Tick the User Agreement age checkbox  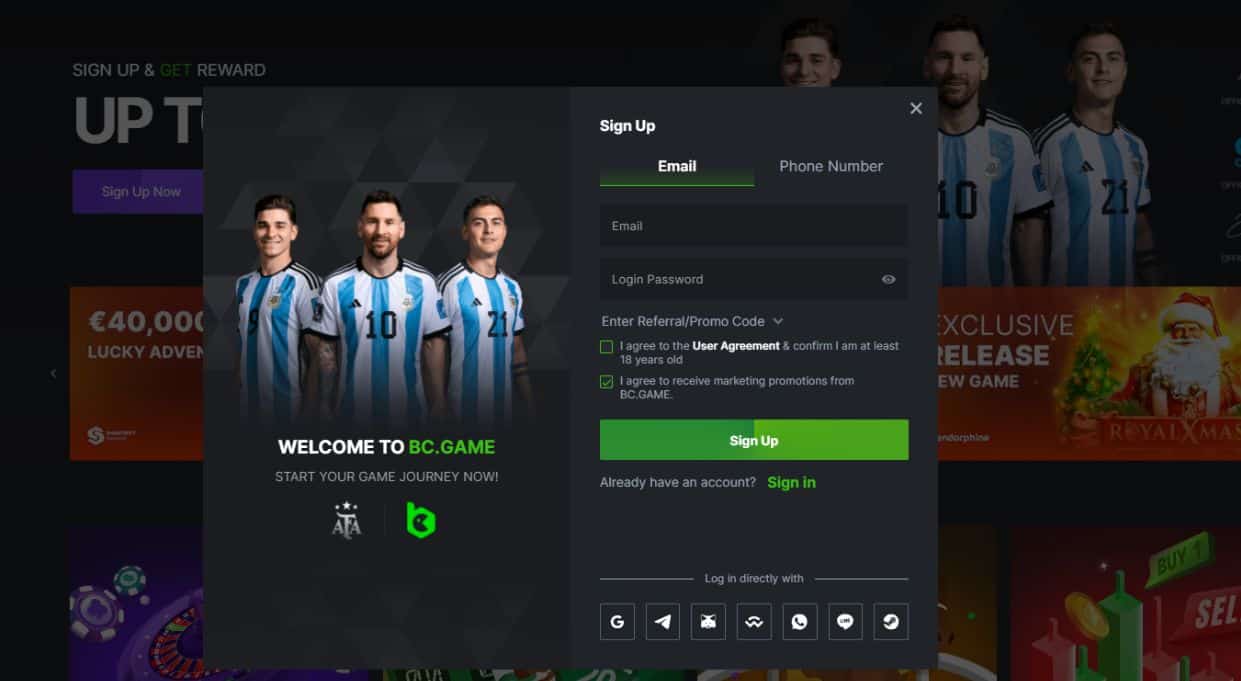[x=607, y=347]
